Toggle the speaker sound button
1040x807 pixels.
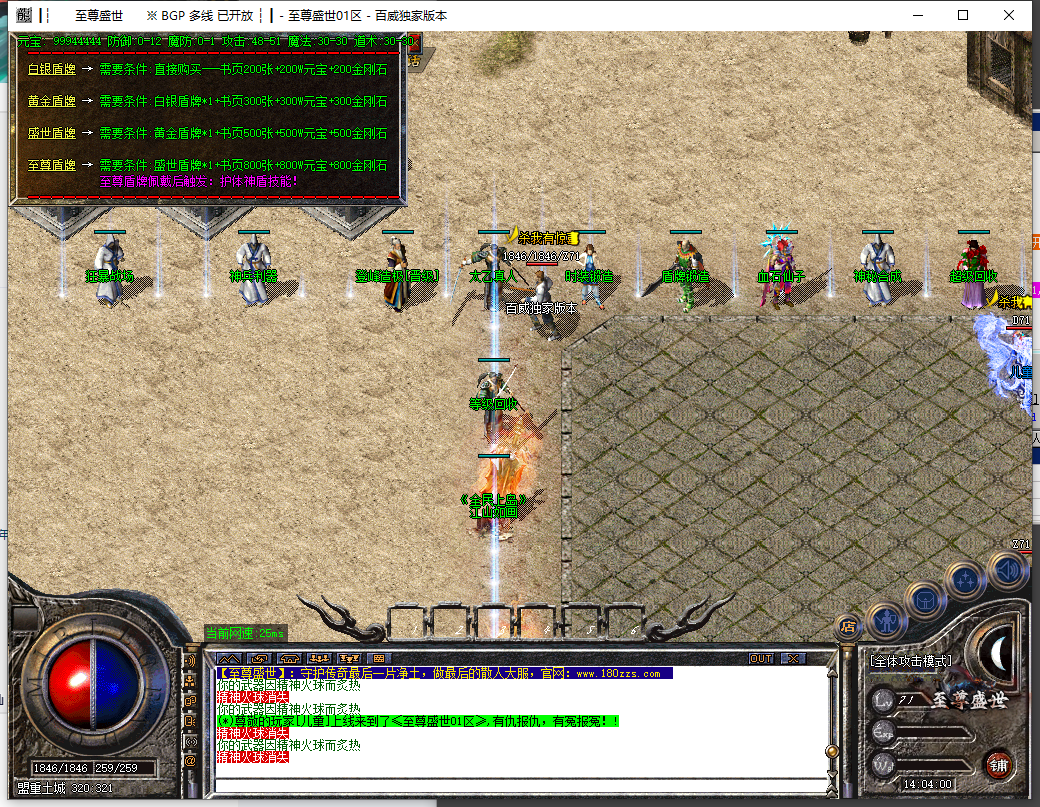coord(1006,570)
